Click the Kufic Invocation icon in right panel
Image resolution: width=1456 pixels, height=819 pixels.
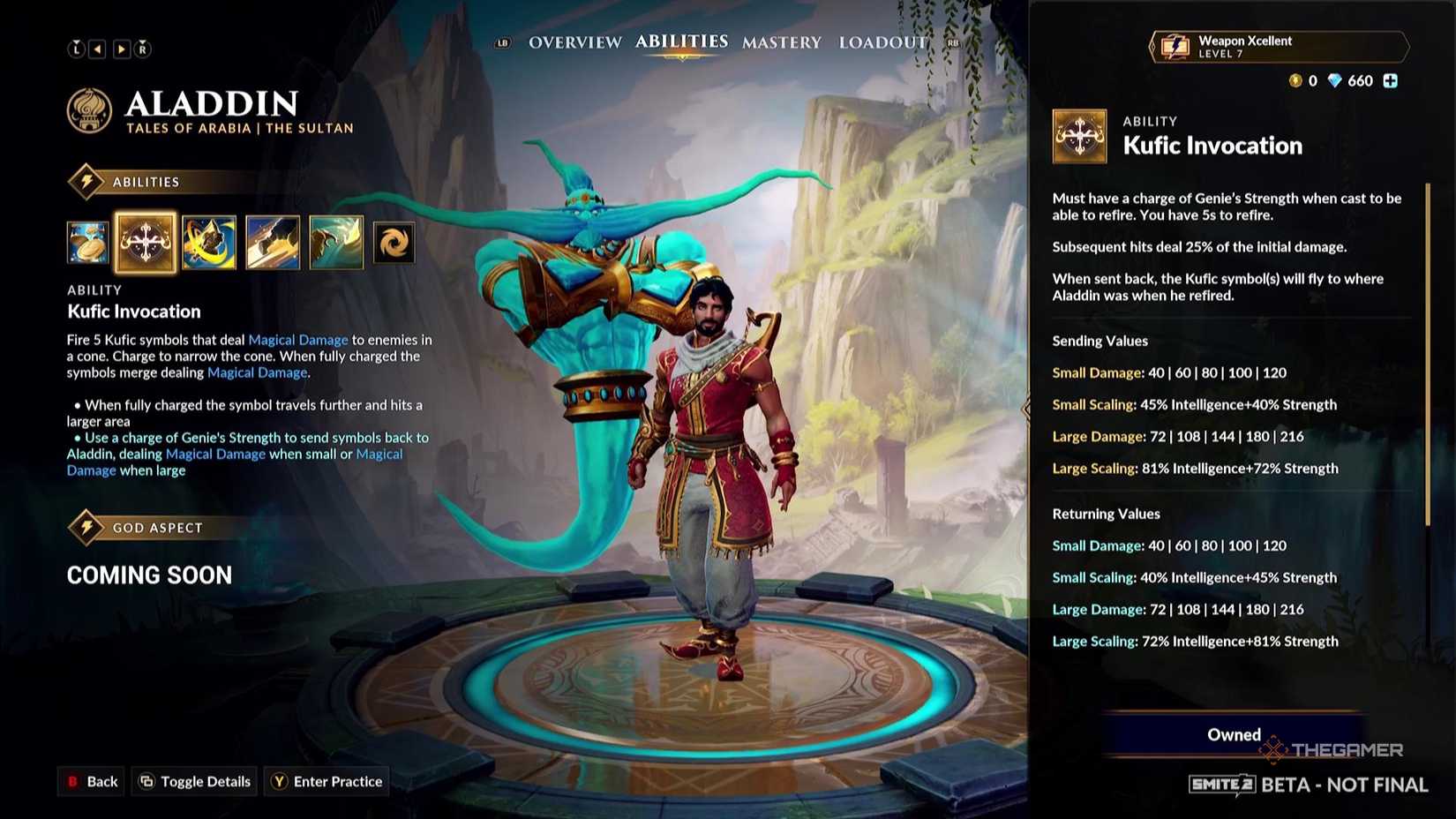[x=1079, y=139]
